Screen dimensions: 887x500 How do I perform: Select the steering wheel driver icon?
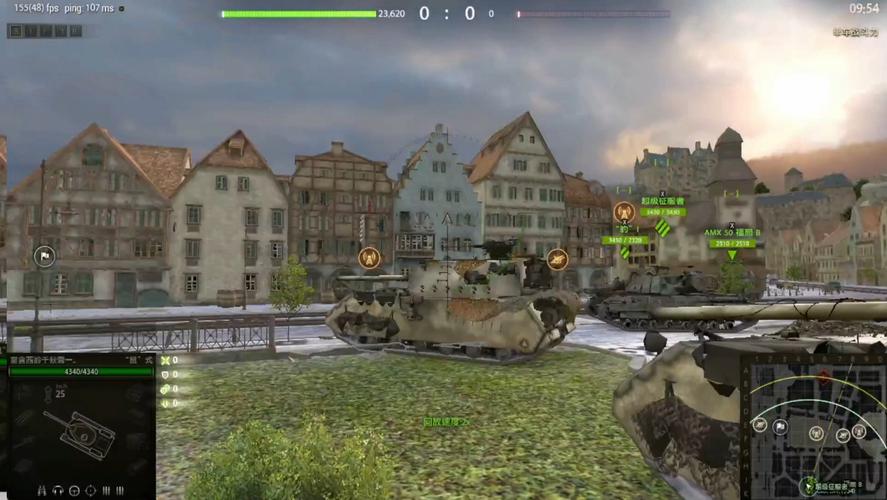pyautogui.click(x=74, y=490)
